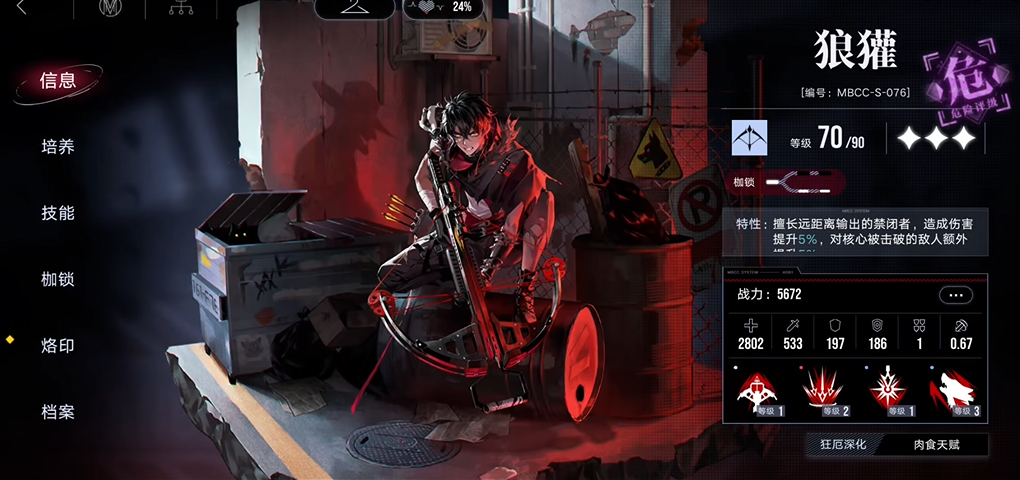Switch to the 肉食天赋 tab
This screenshot has height=480, width=1020.
936,444
